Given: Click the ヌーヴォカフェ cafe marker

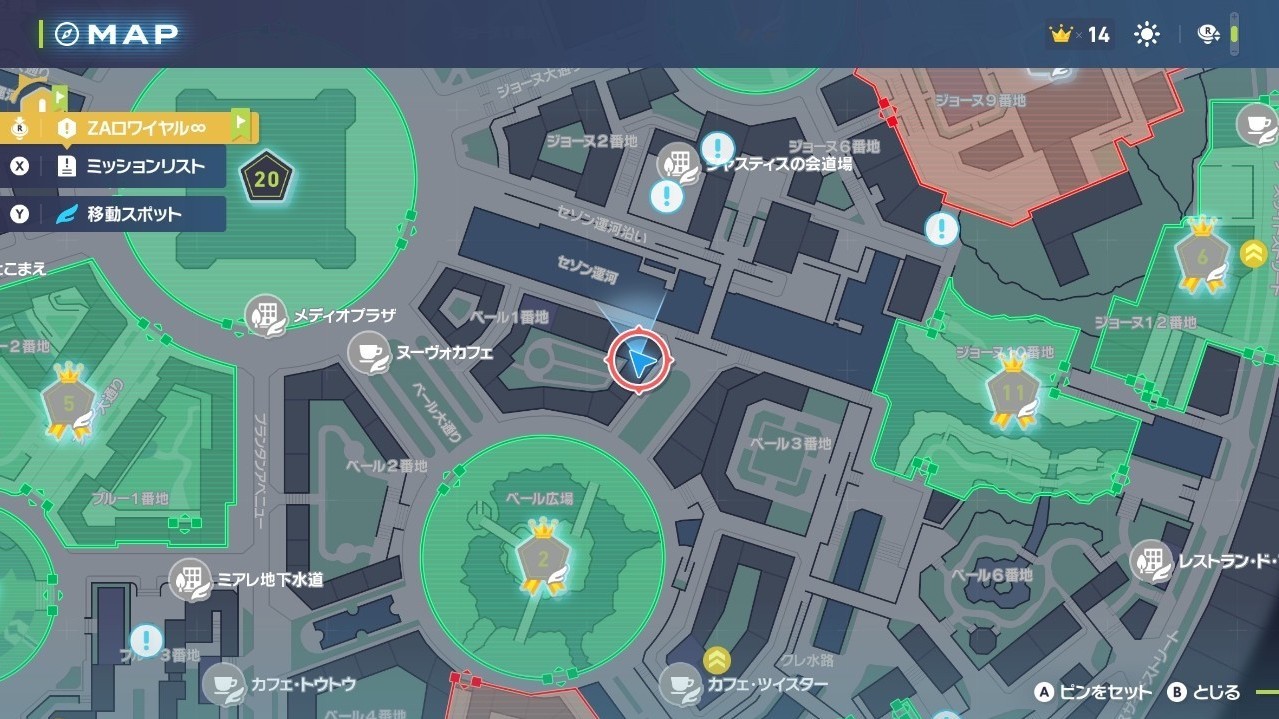Looking at the screenshot, I should pos(369,353).
